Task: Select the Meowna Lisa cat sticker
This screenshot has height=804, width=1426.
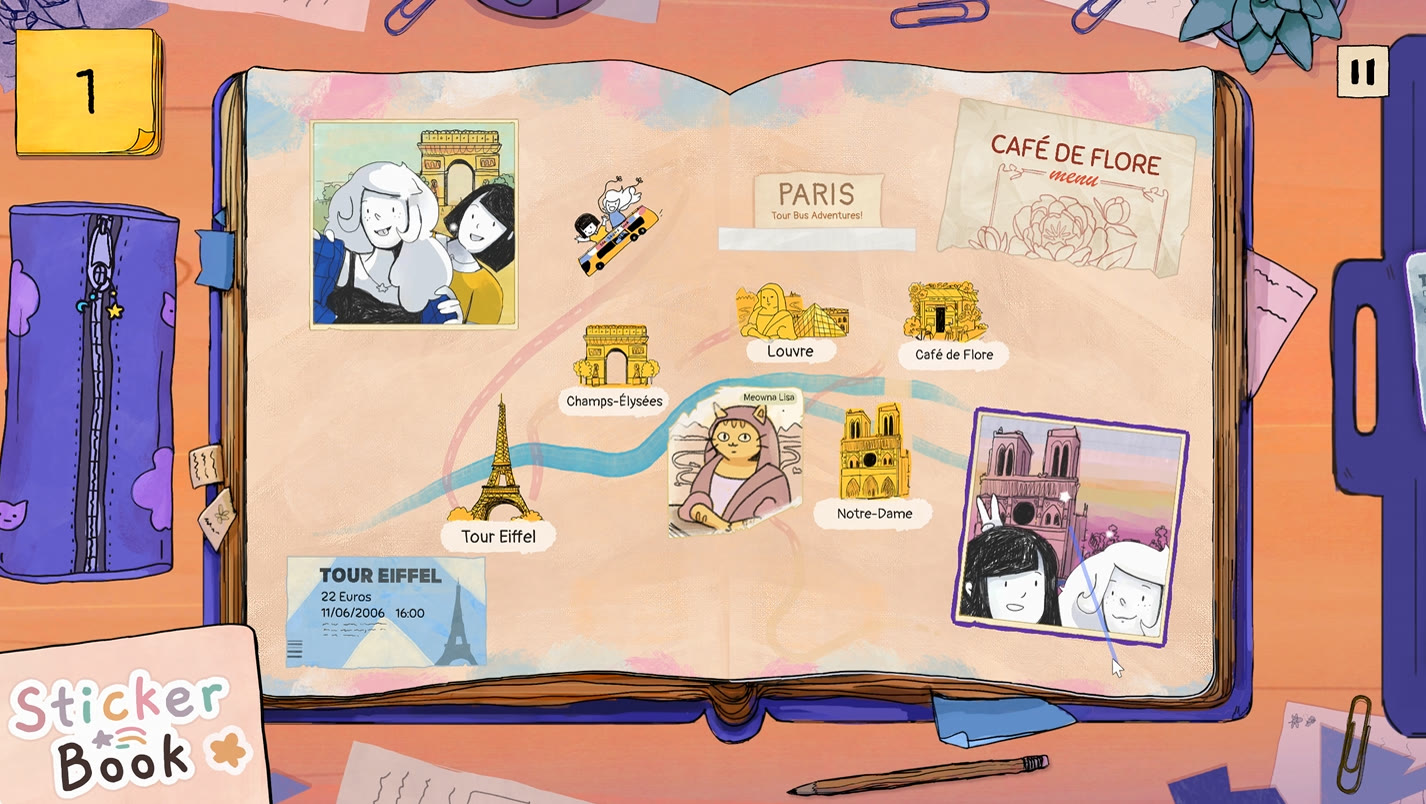Action: 736,459
